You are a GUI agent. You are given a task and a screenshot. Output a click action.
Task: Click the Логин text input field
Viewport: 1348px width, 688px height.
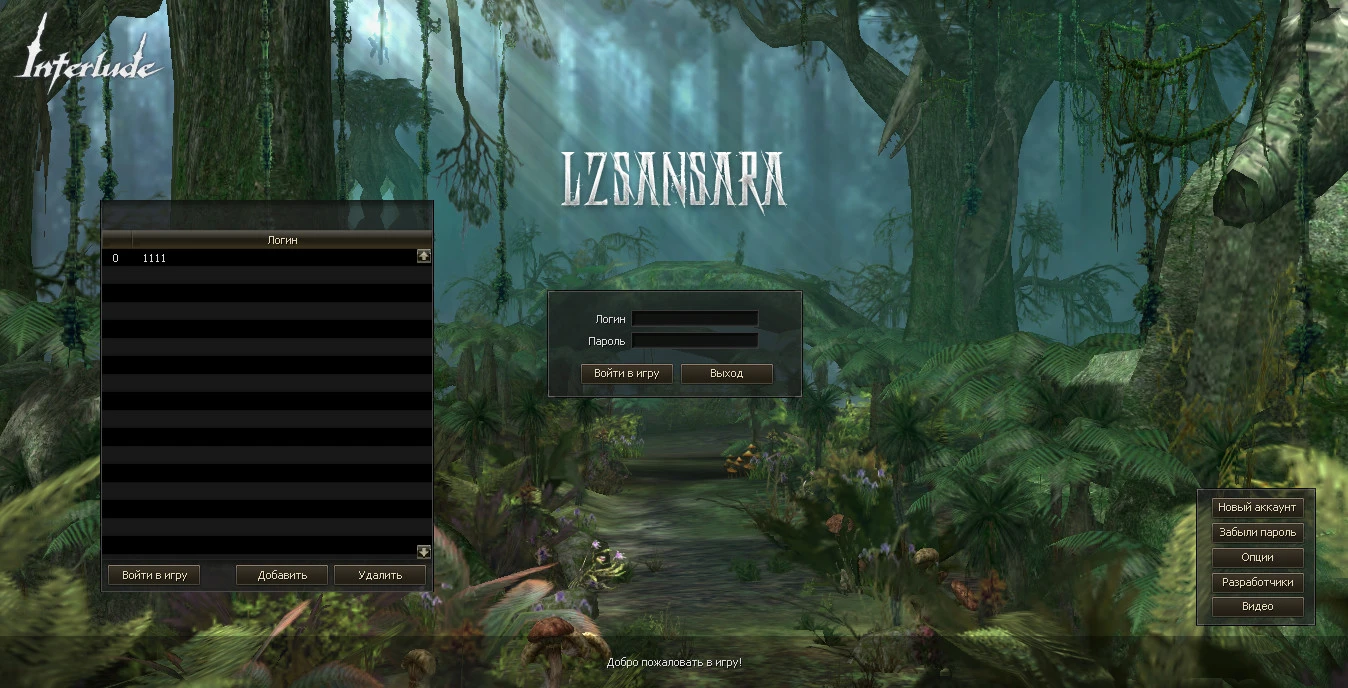[x=694, y=319]
